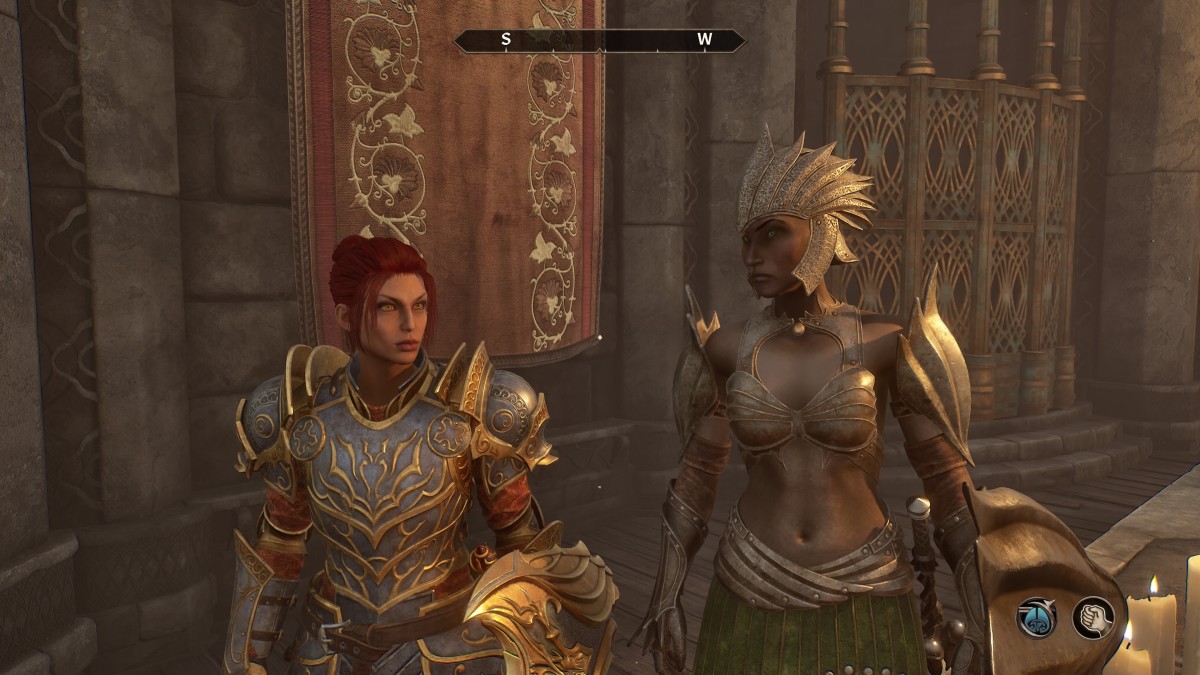Click the compass bar showing S and W
Image resolution: width=1200 pixels, height=675 pixels.
[600, 41]
